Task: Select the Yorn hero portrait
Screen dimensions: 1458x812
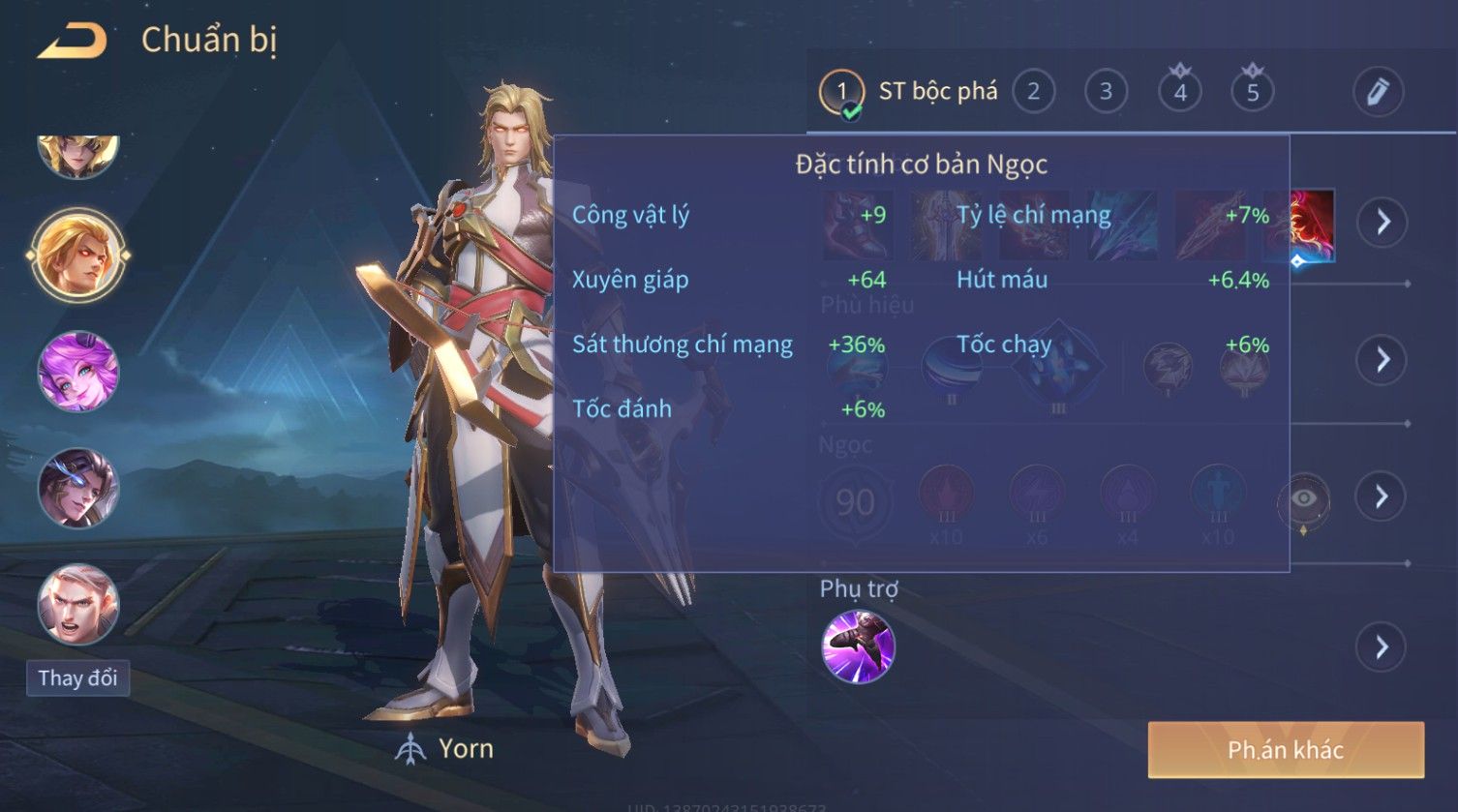Action: pyautogui.click(x=78, y=255)
